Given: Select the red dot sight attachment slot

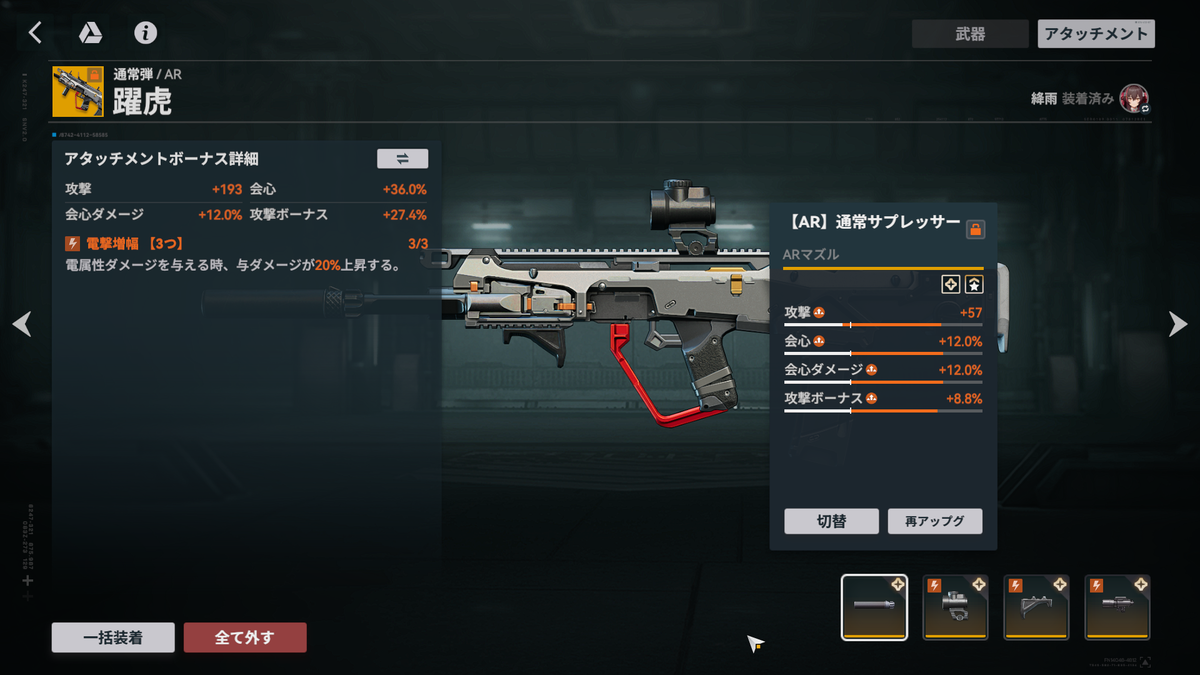Looking at the screenshot, I should click(x=955, y=607).
